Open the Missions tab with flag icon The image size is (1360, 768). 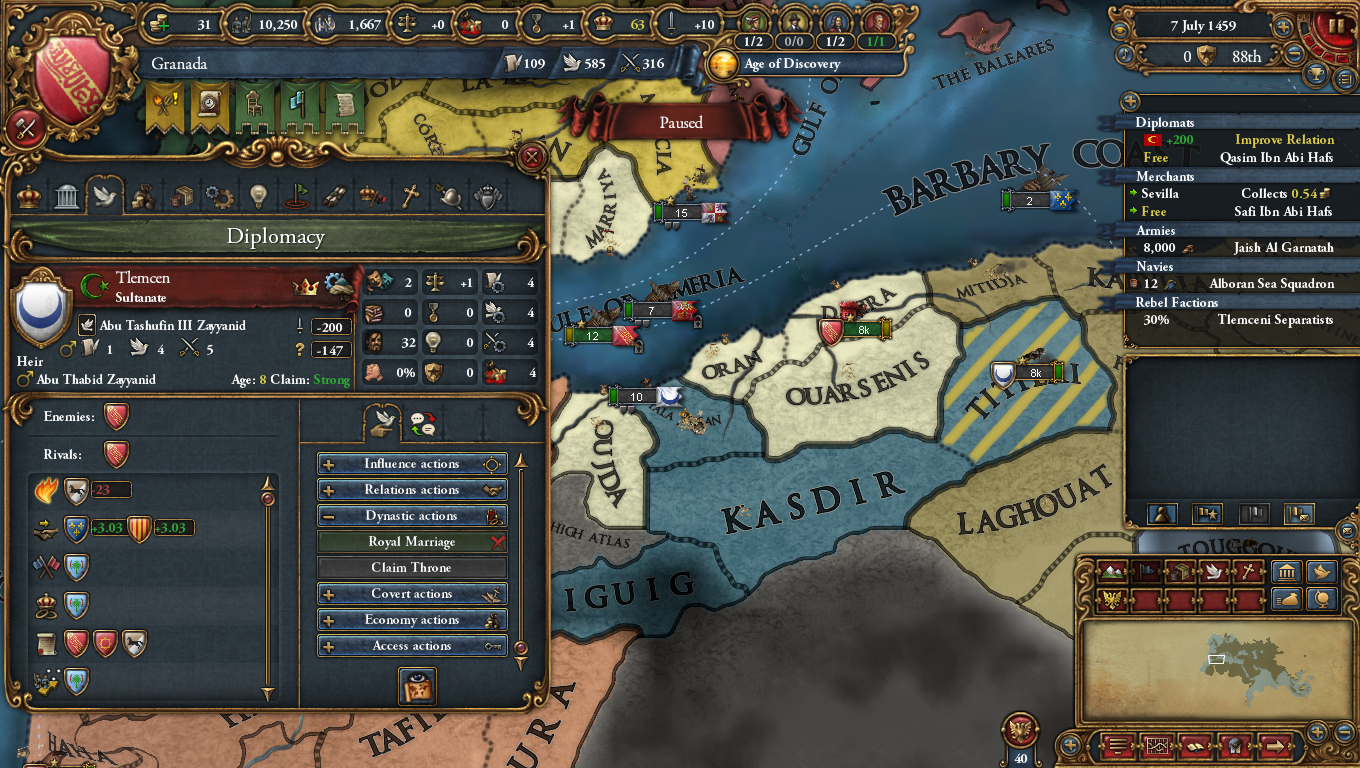pyautogui.click(x=296, y=196)
